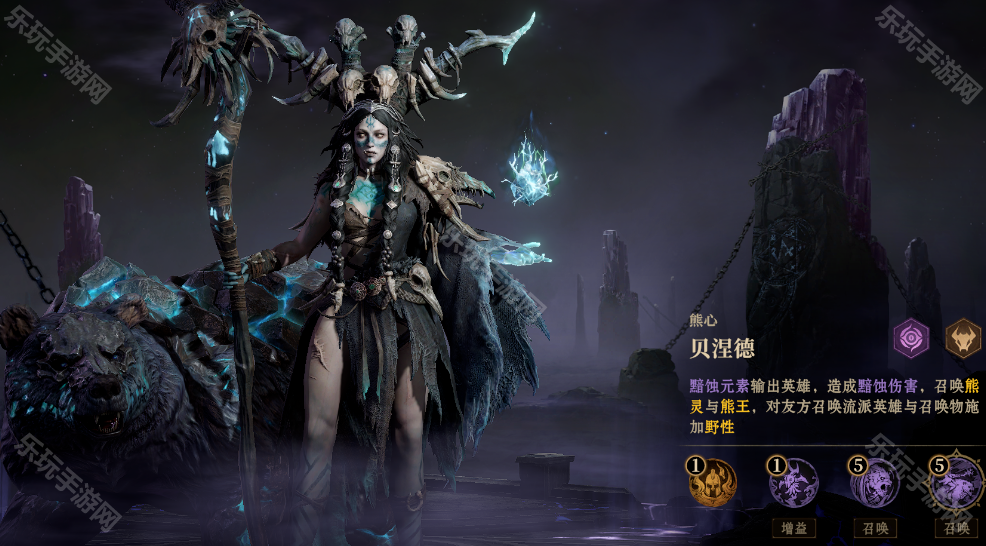Inspect the roaring bear head summon skill
The width and height of the screenshot is (986, 546).
(x=875, y=484)
